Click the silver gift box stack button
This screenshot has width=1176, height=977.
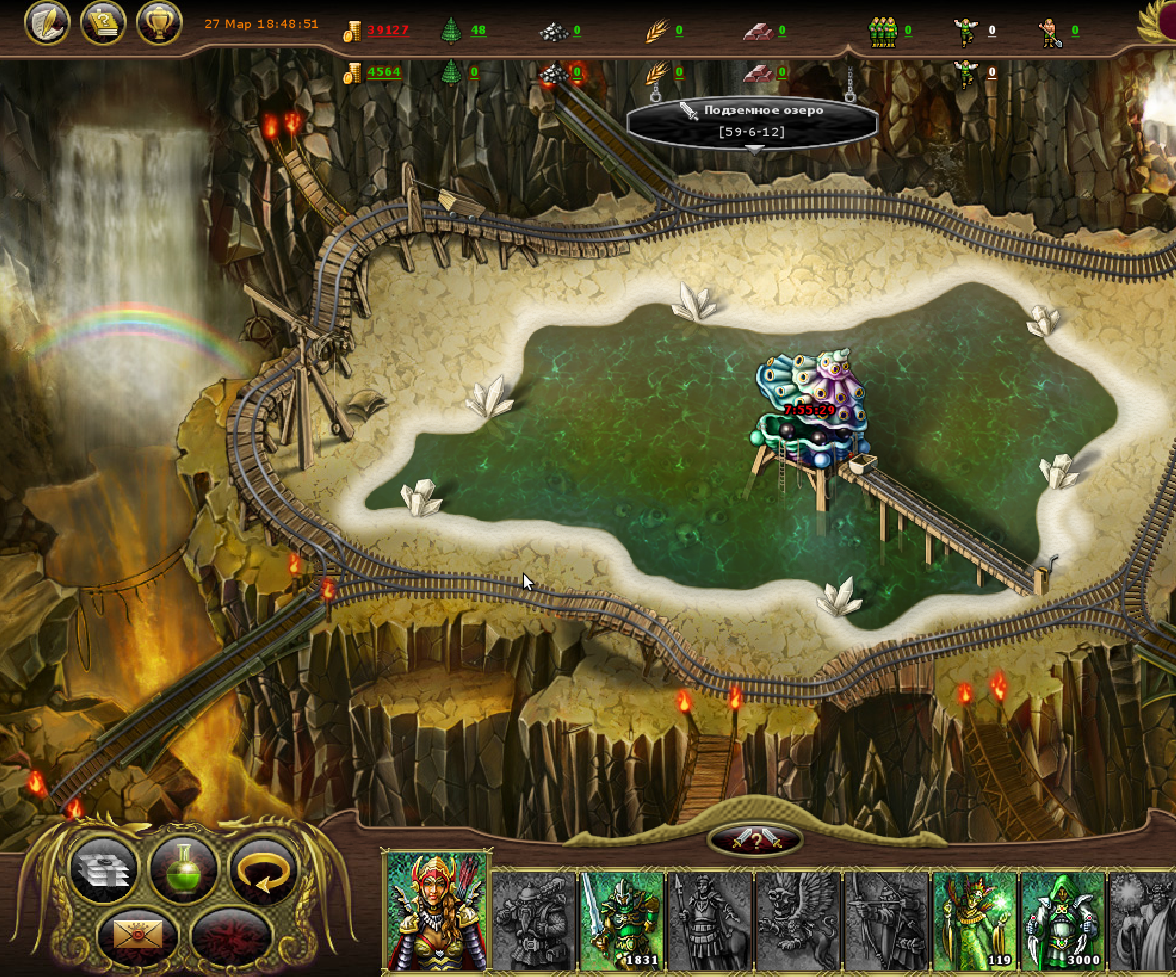[104, 869]
